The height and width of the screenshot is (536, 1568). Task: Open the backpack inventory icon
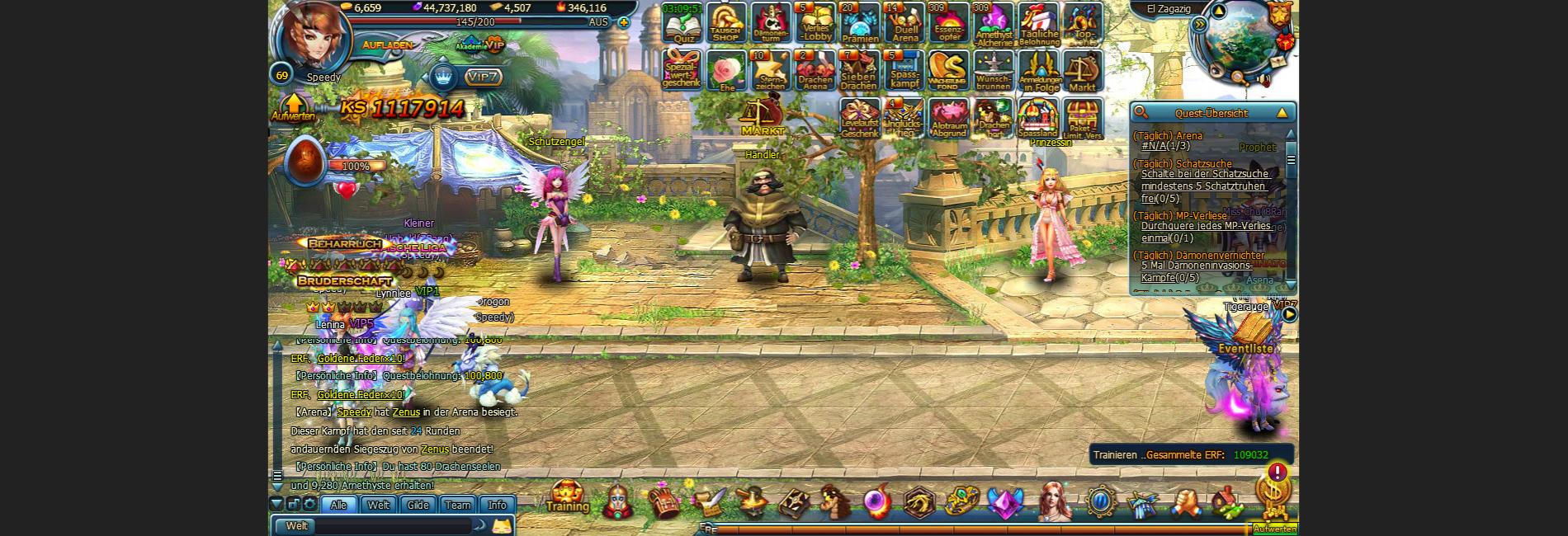[x=662, y=501]
